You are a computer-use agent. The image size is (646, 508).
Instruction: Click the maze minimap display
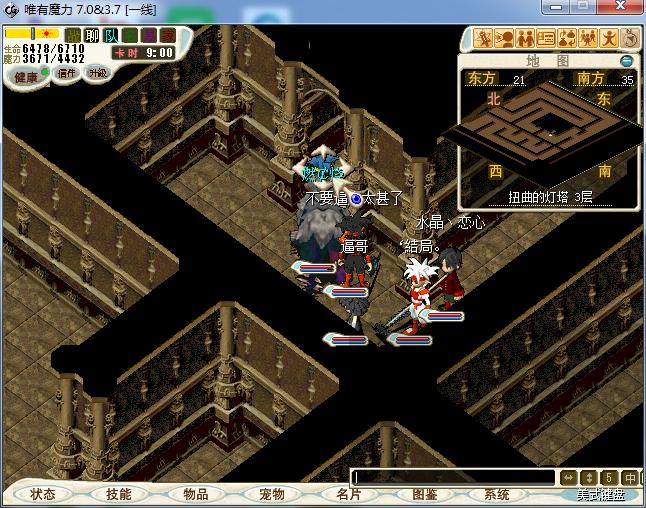pyautogui.click(x=547, y=125)
